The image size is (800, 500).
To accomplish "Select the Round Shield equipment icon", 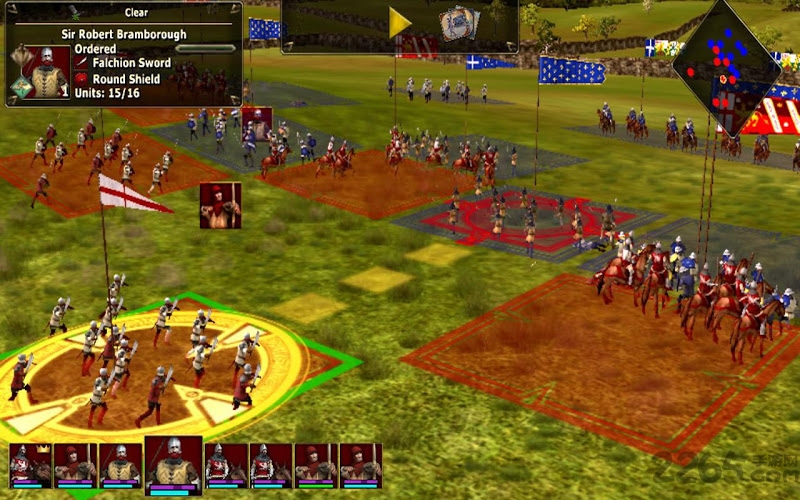I will coord(81,77).
